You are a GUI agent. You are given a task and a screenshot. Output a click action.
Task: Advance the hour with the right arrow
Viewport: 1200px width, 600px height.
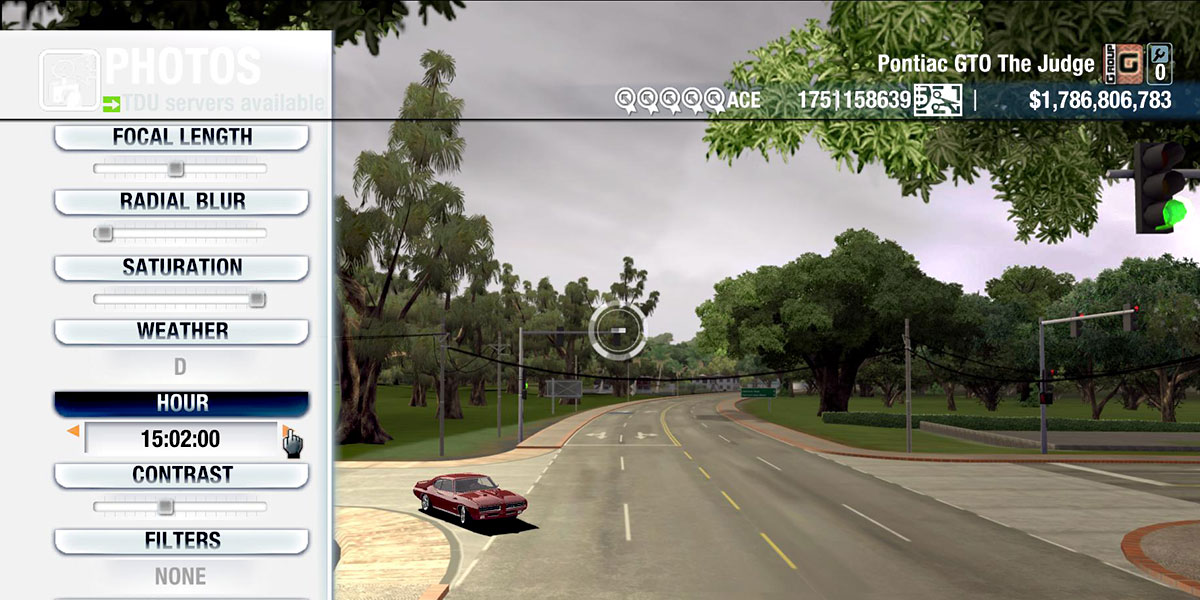coord(285,432)
